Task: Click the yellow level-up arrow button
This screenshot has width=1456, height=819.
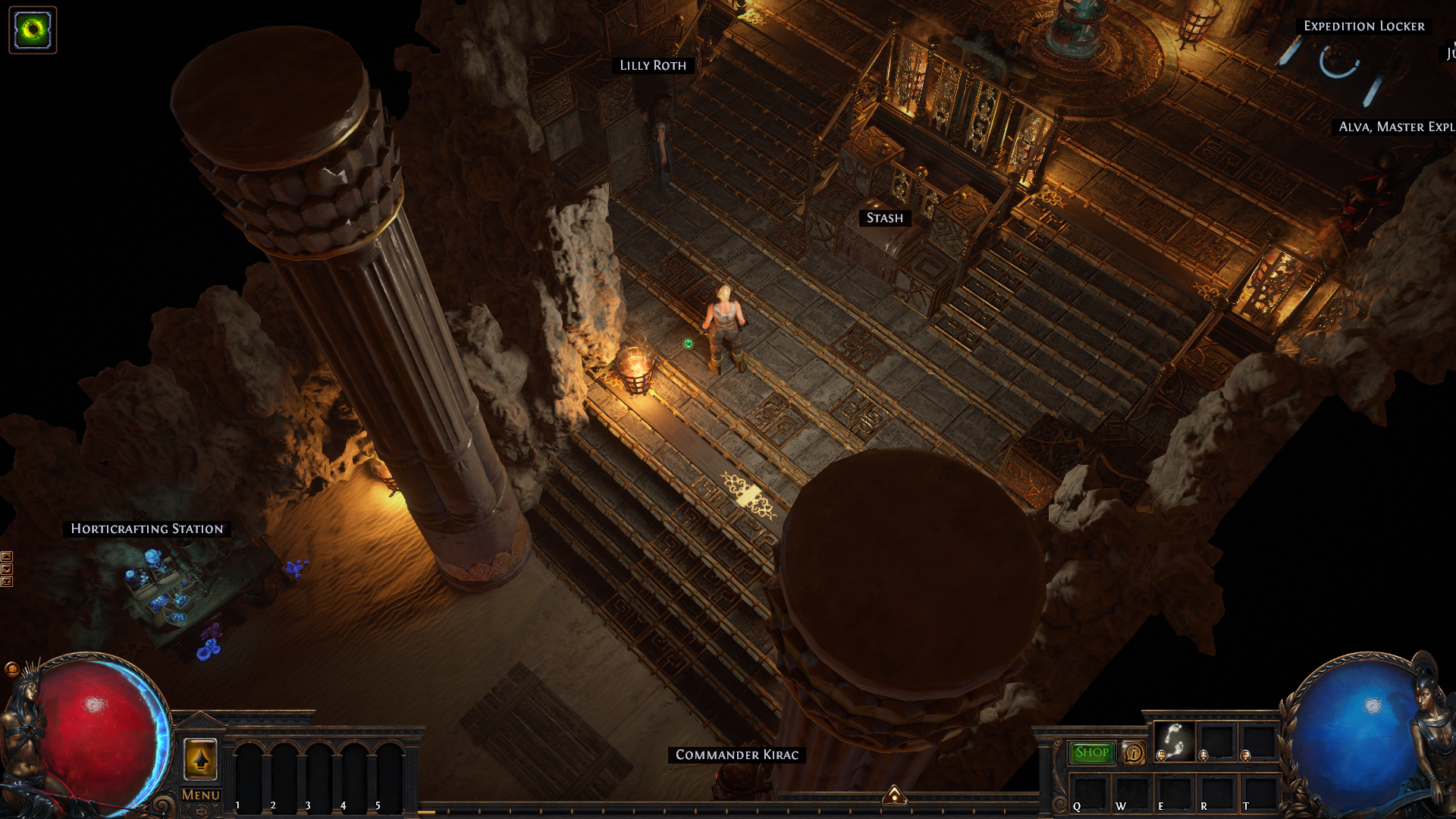Action: tap(200, 758)
